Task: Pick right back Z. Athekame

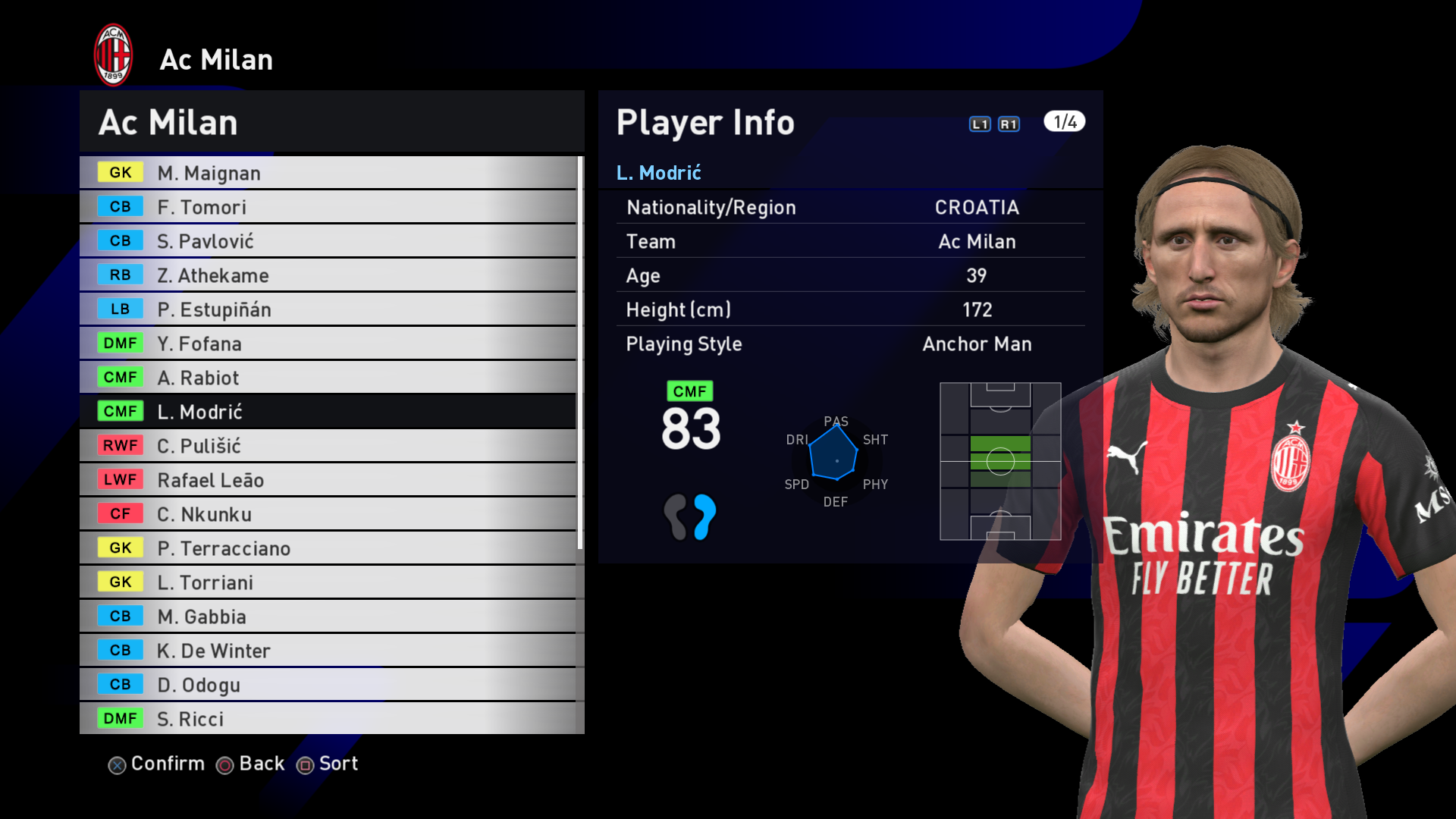Action: [328, 275]
